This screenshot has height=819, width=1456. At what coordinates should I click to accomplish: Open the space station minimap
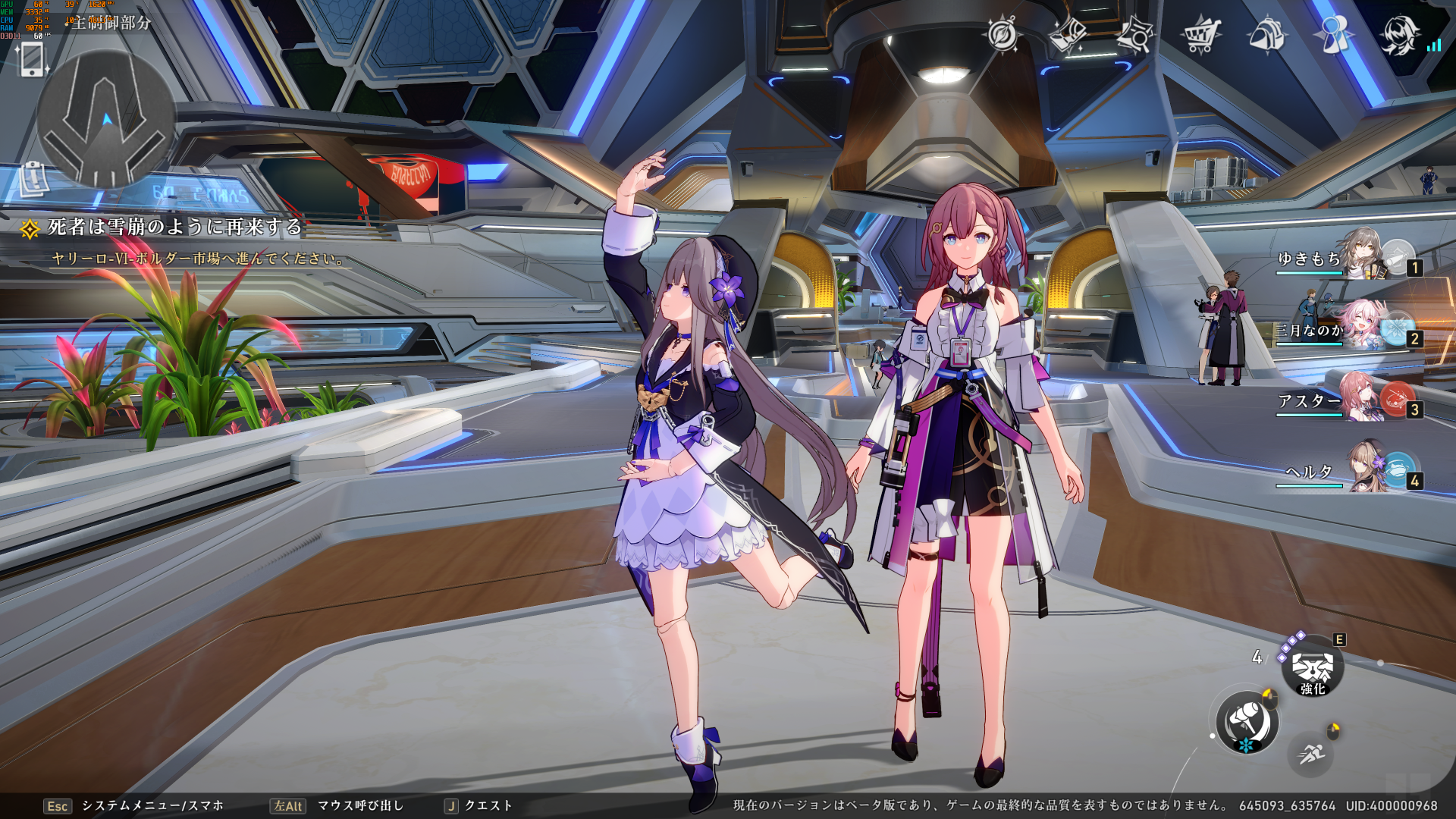[106, 119]
